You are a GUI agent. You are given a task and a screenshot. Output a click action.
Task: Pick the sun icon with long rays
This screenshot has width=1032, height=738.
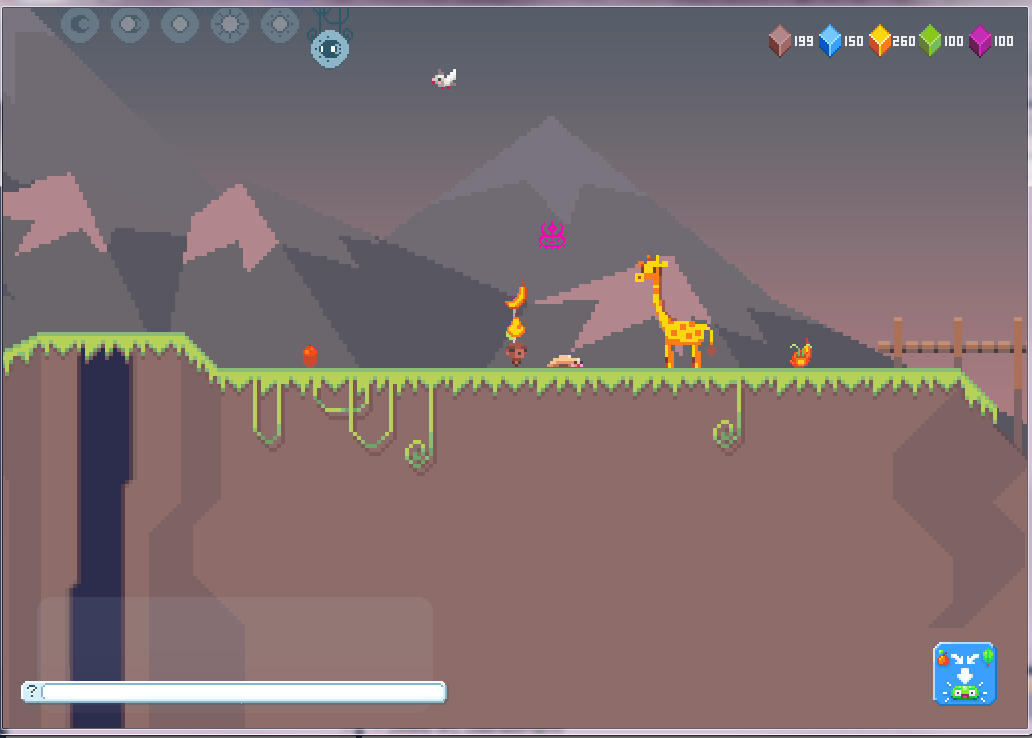230,24
